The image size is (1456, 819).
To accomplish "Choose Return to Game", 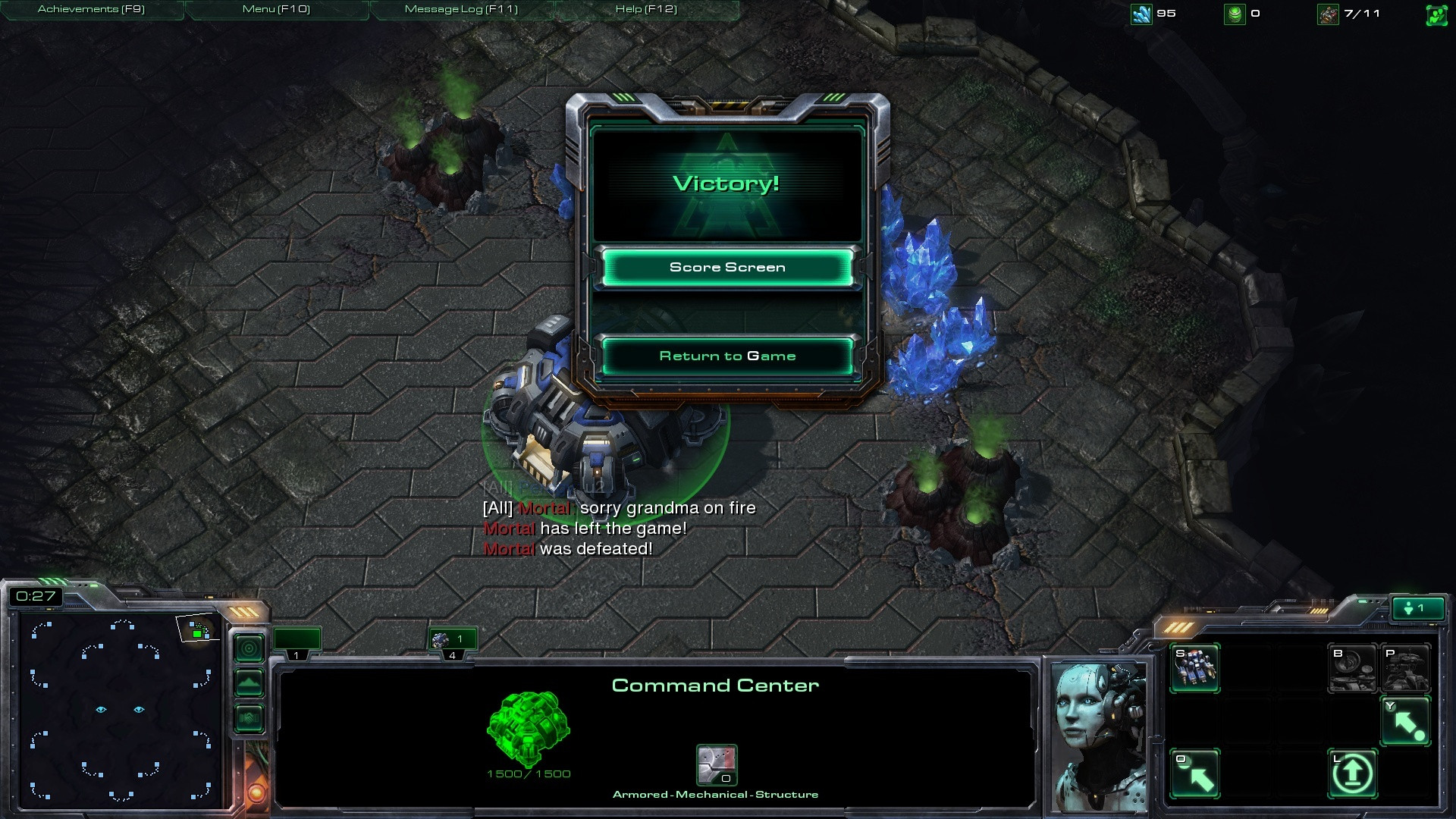I will (x=727, y=356).
